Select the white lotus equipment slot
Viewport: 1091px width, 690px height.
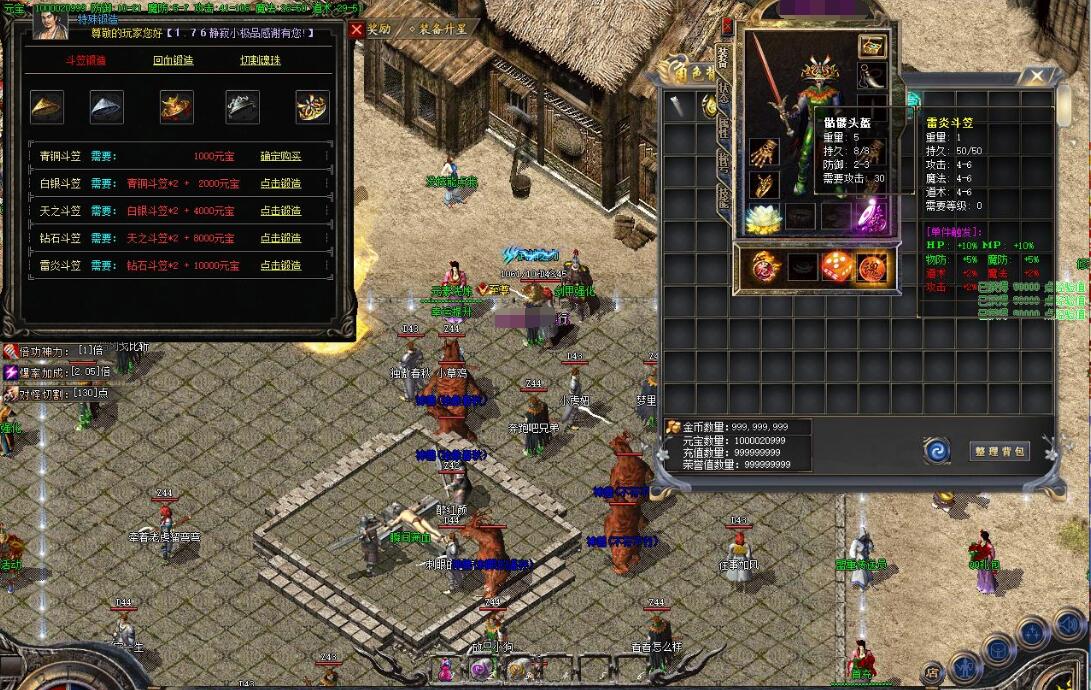pos(764,217)
